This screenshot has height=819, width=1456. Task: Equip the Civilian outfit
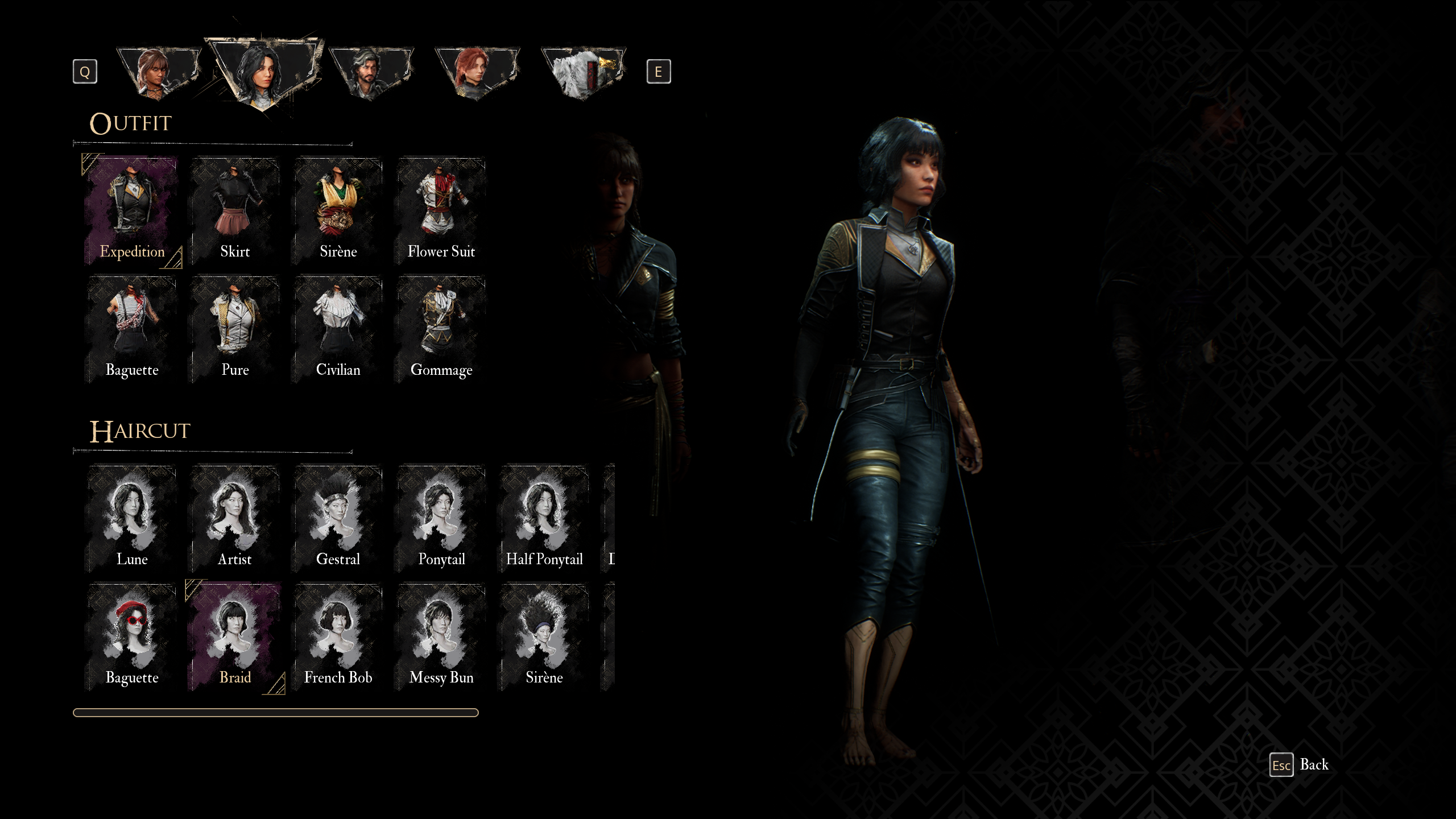tap(338, 329)
